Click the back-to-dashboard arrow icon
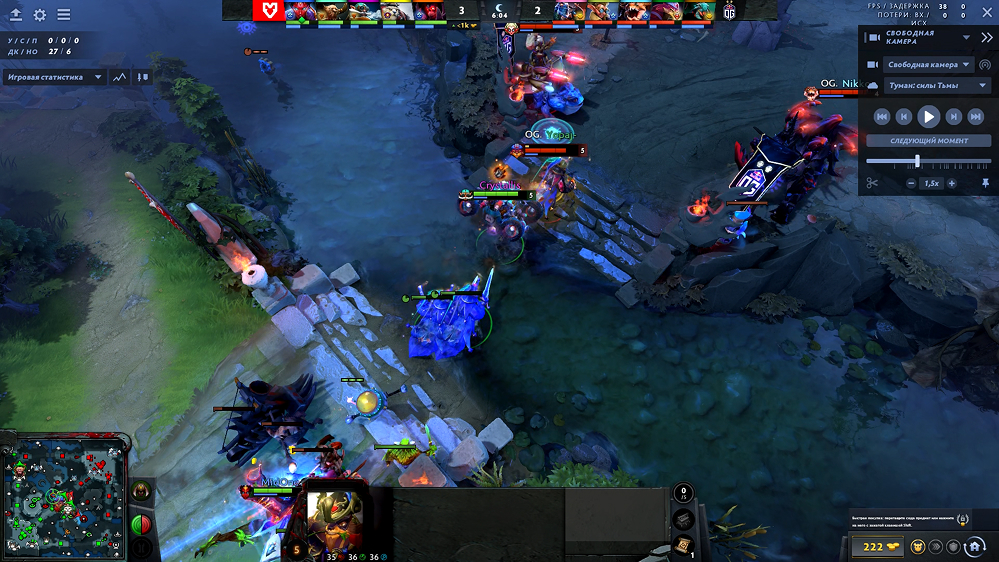Screen dimensions: 999x562 pos(16,15)
